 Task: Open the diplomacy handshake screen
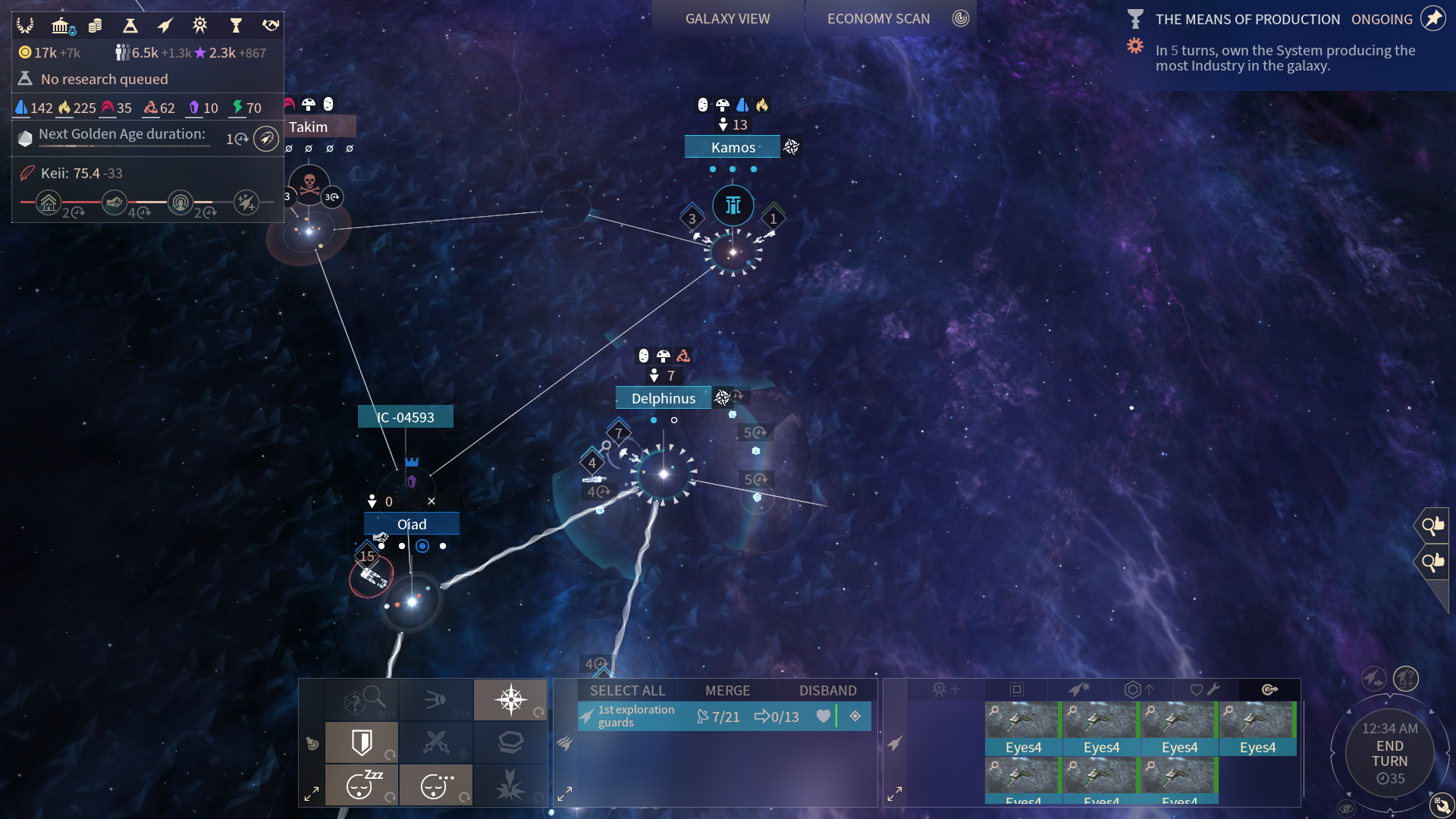pos(271,26)
